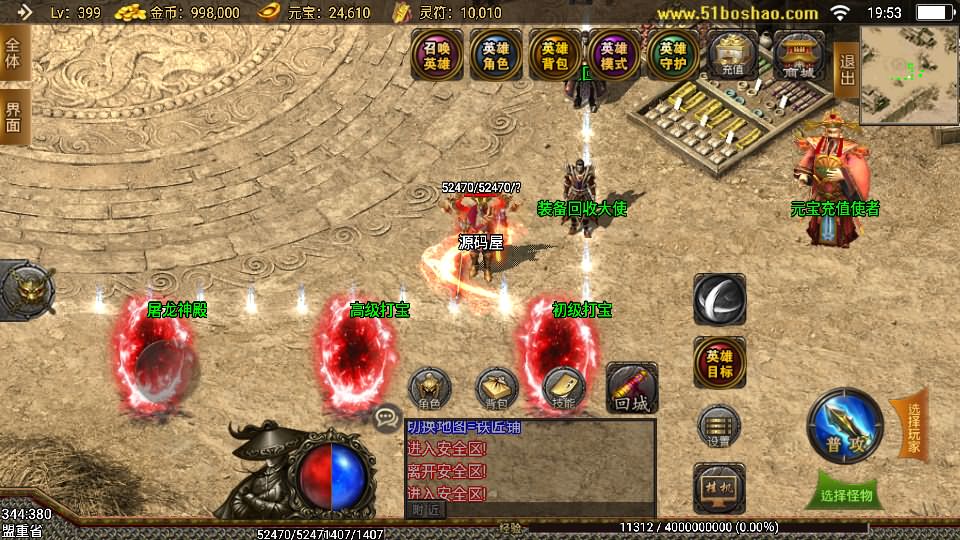Trigger the 普攻 basic attack button

point(846,427)
